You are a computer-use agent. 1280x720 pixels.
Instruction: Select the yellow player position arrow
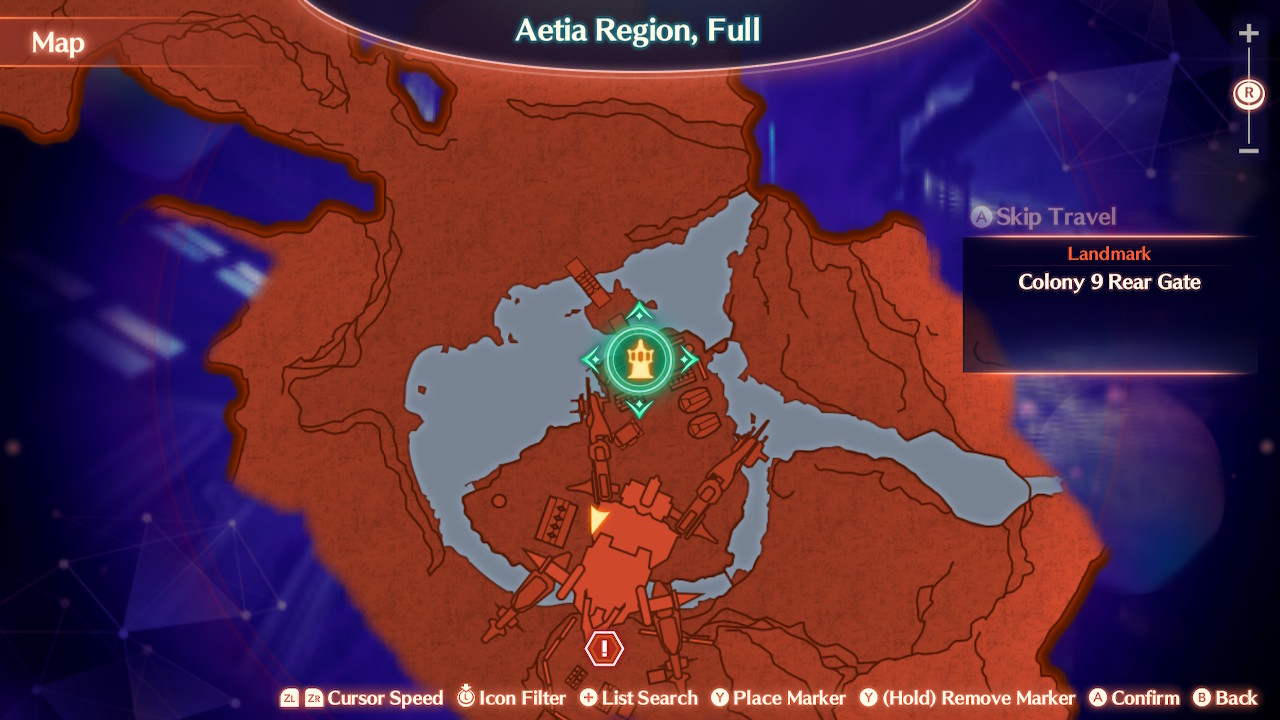(x=596, y=518)
